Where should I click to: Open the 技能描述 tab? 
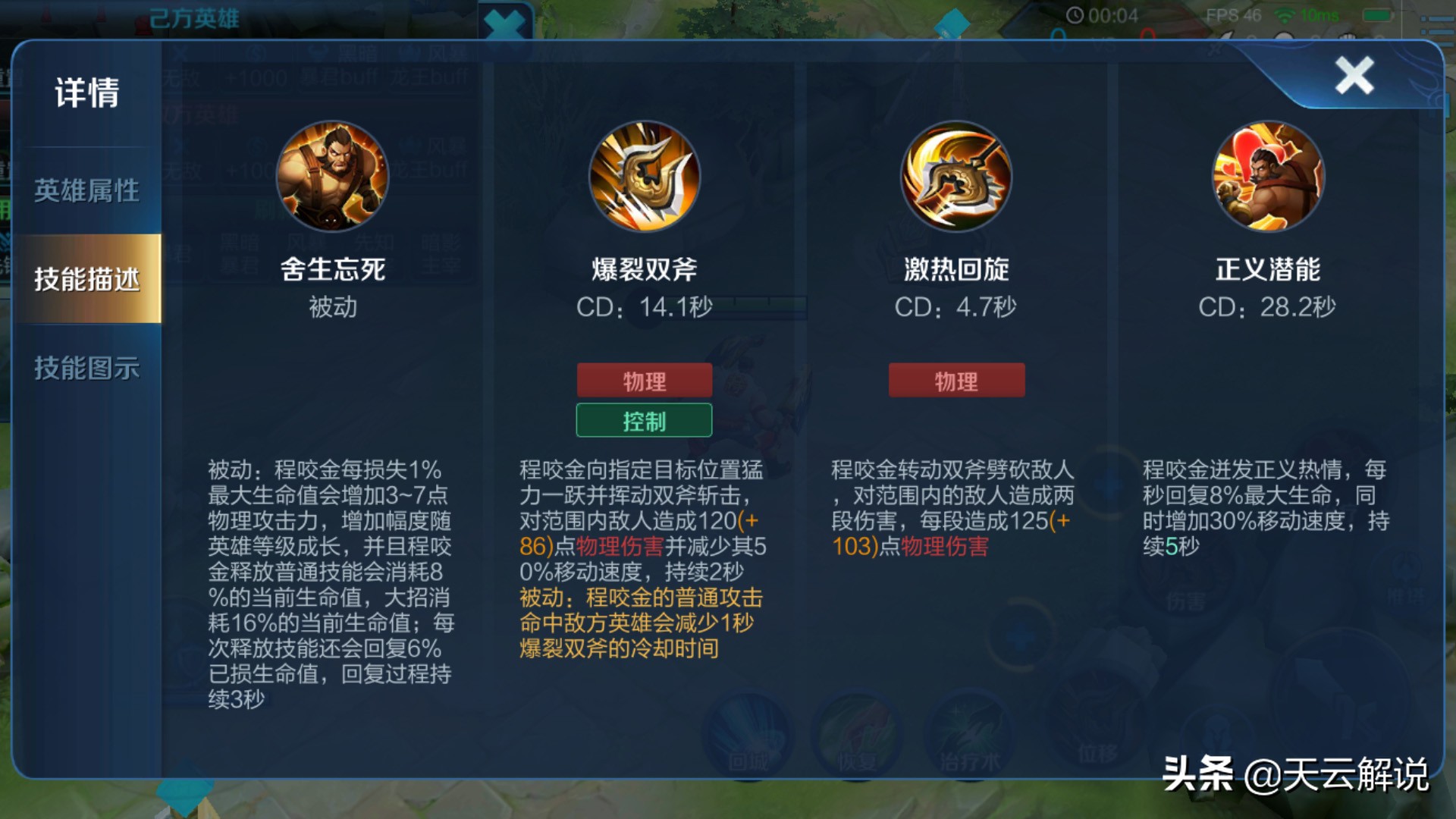pos(86,279)
